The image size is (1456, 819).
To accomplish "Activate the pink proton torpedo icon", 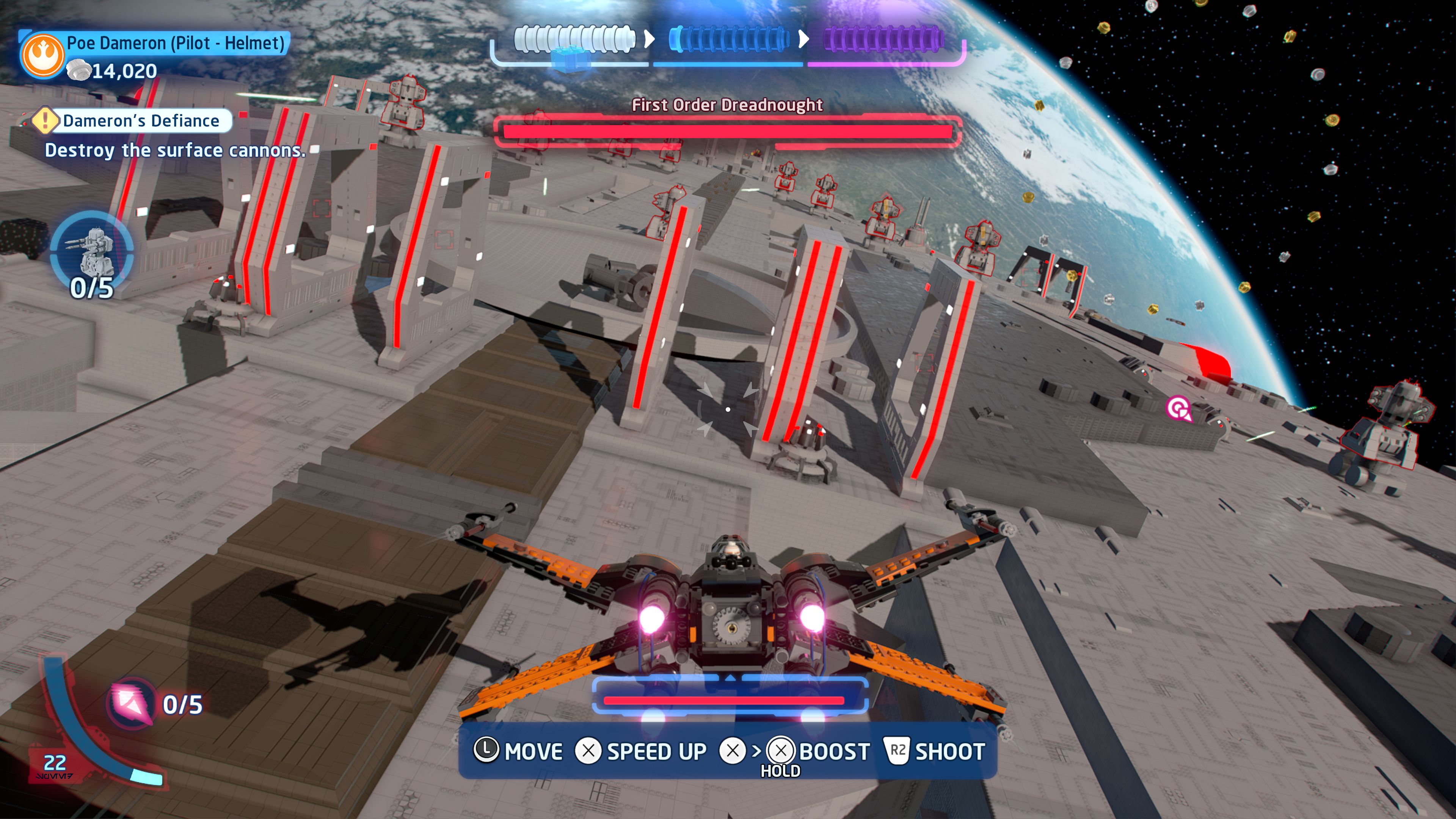I will (132, 703).
